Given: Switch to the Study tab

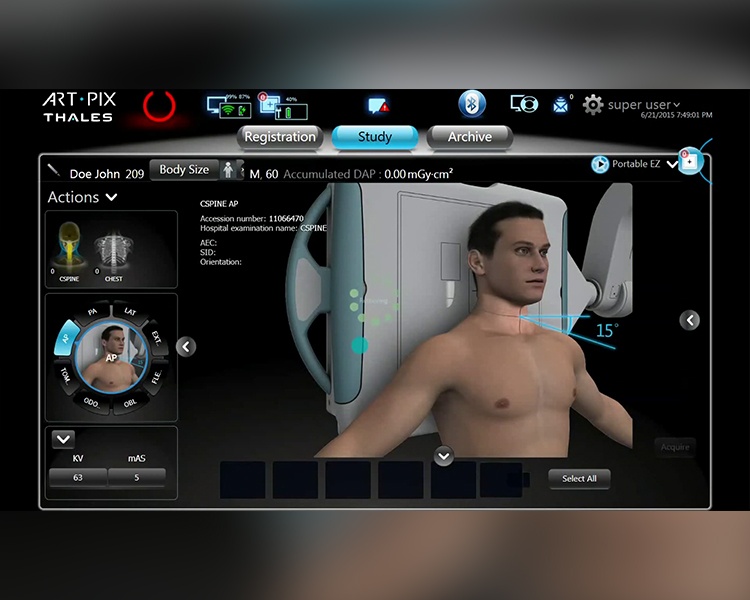Looking at the screenshot, I should [x=374, y=137].
